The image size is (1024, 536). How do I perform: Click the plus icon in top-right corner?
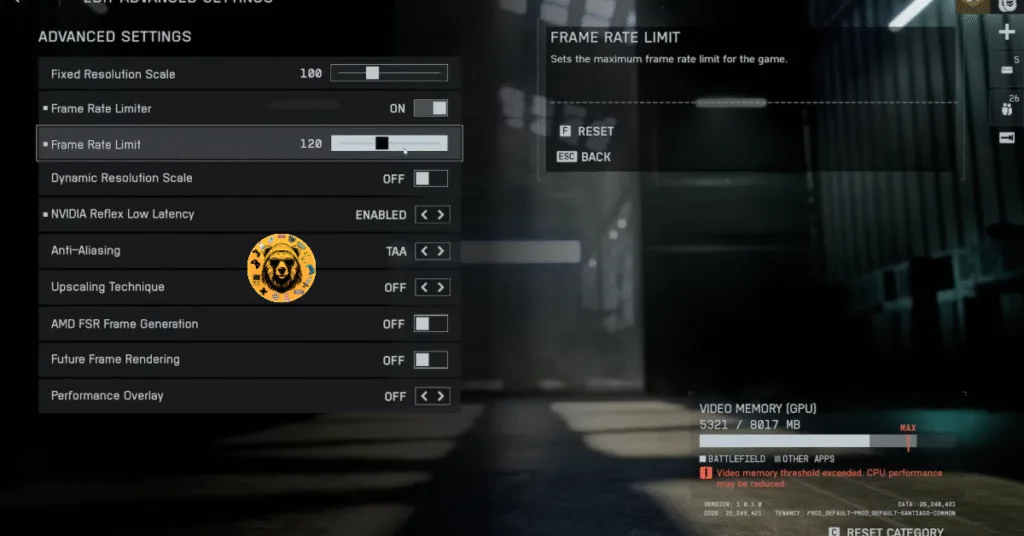(1006, 33)
